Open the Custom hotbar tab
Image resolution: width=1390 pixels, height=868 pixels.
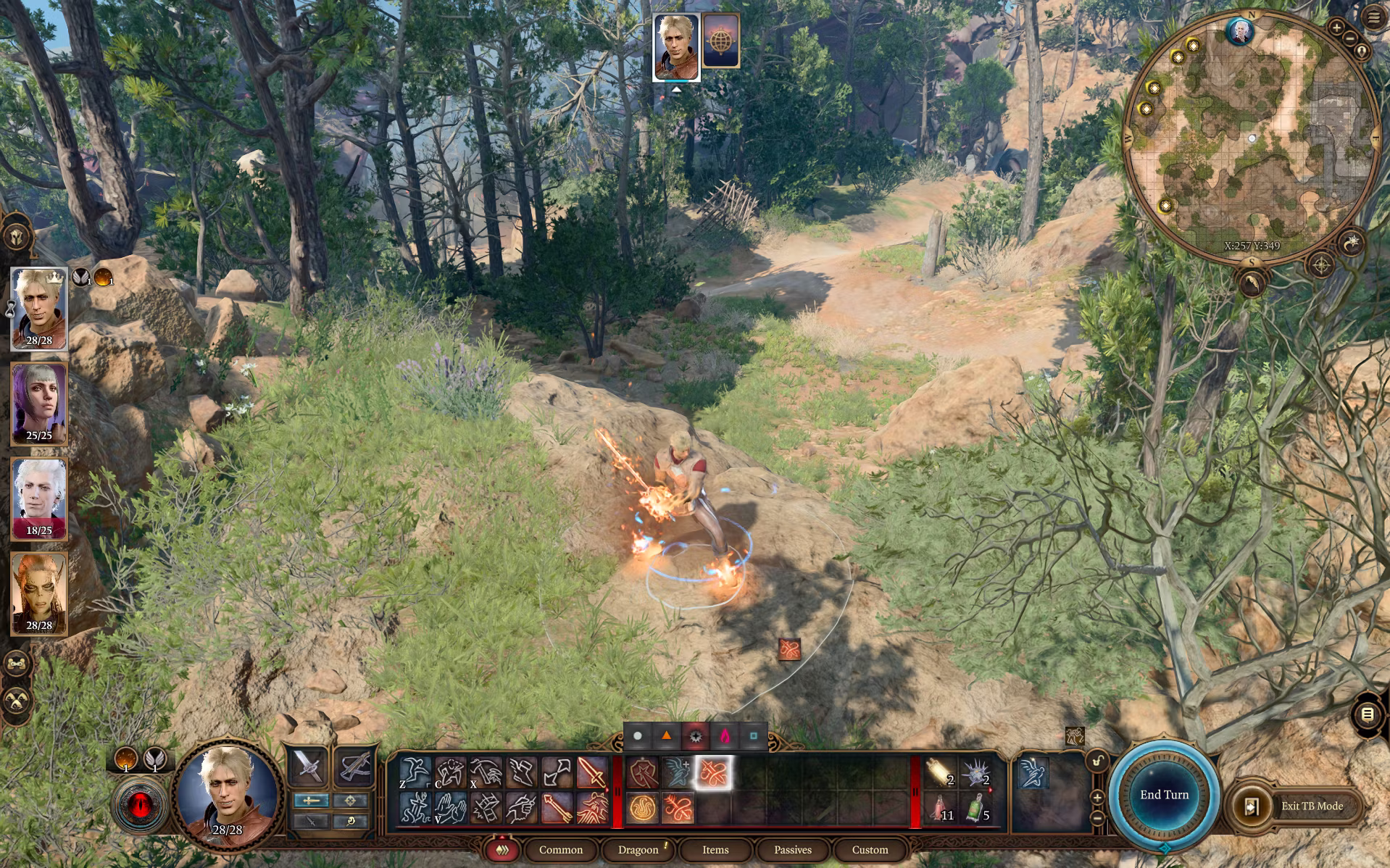[x=870, y=850]
